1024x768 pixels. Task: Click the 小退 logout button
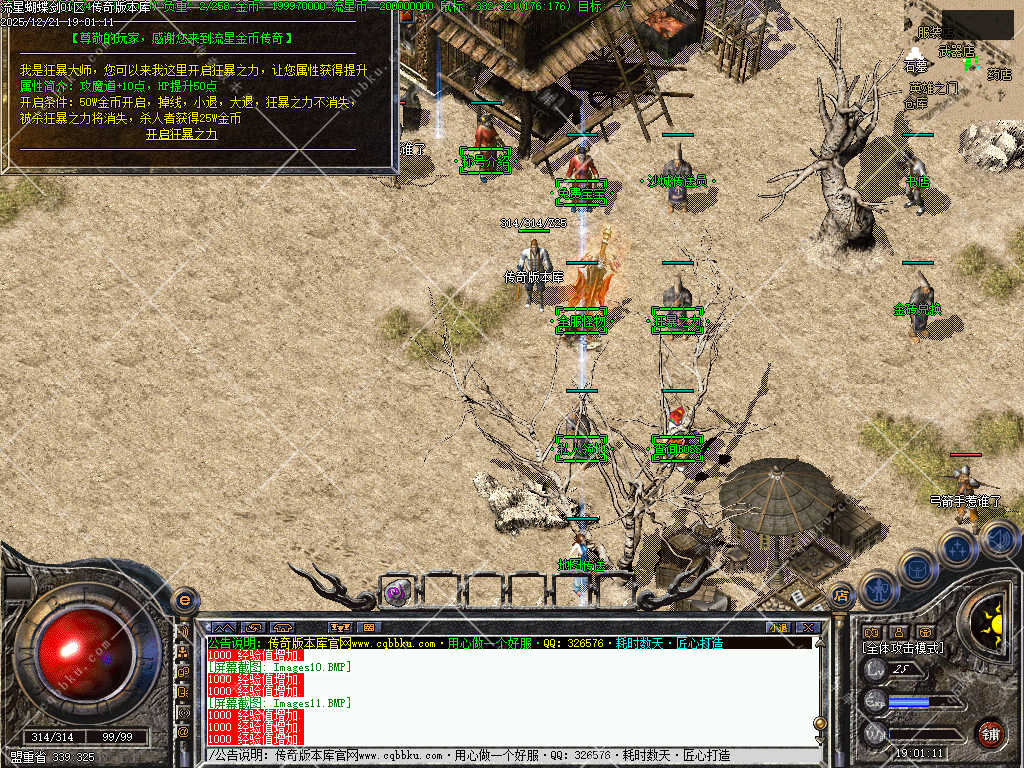pyautogui.click(x=777, y=628)
